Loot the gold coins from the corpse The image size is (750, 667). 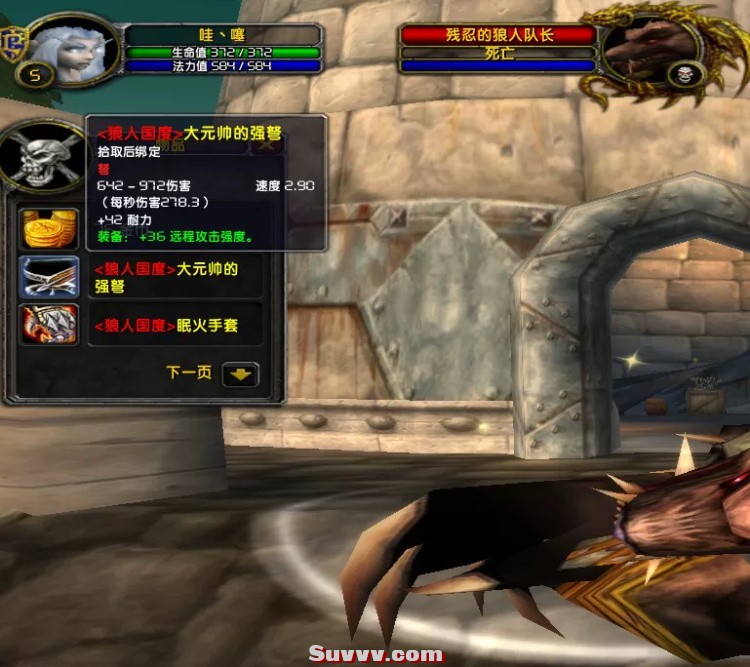tap(50, 230)
